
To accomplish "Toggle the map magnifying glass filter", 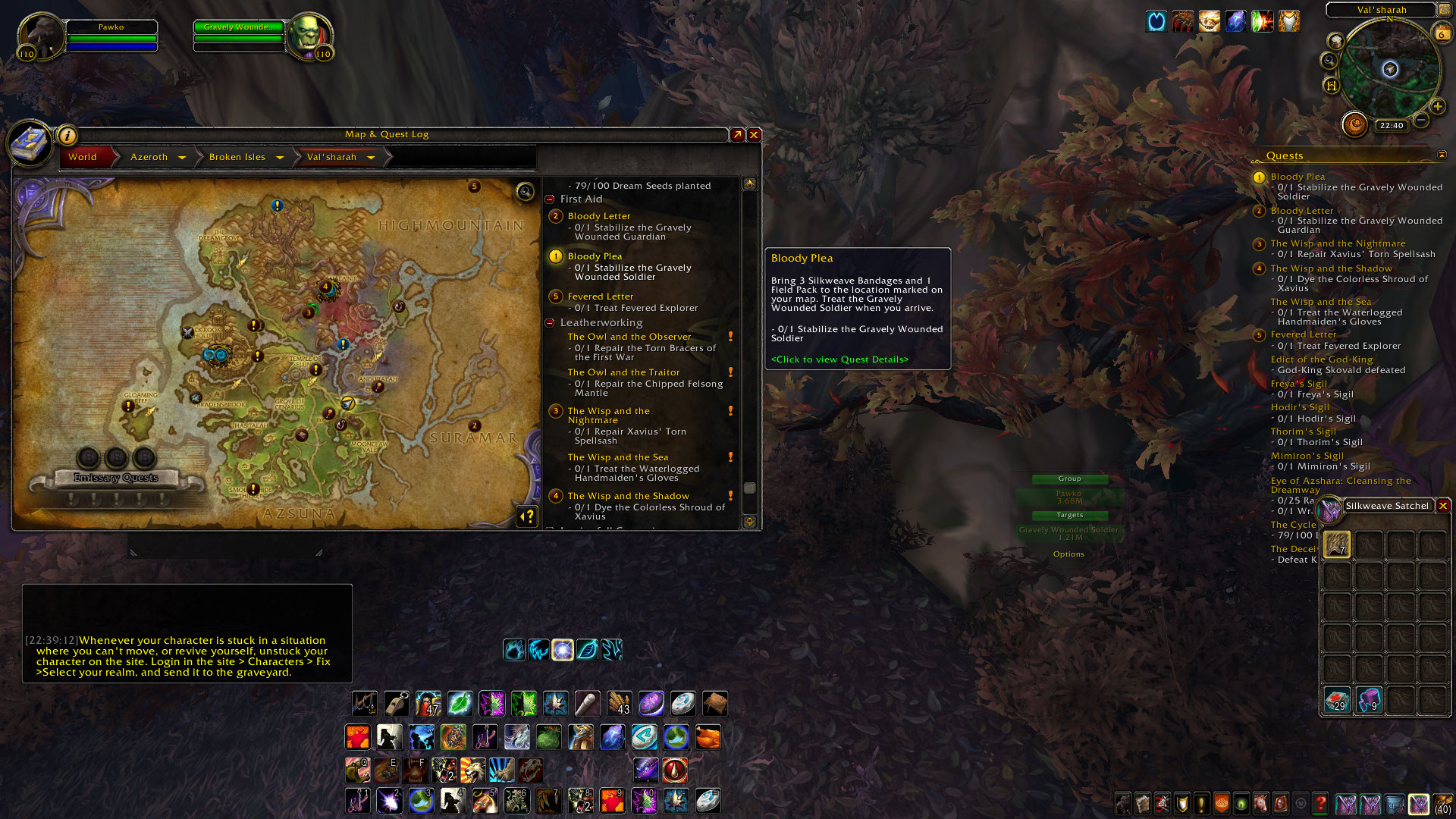I will click(525, 191).
